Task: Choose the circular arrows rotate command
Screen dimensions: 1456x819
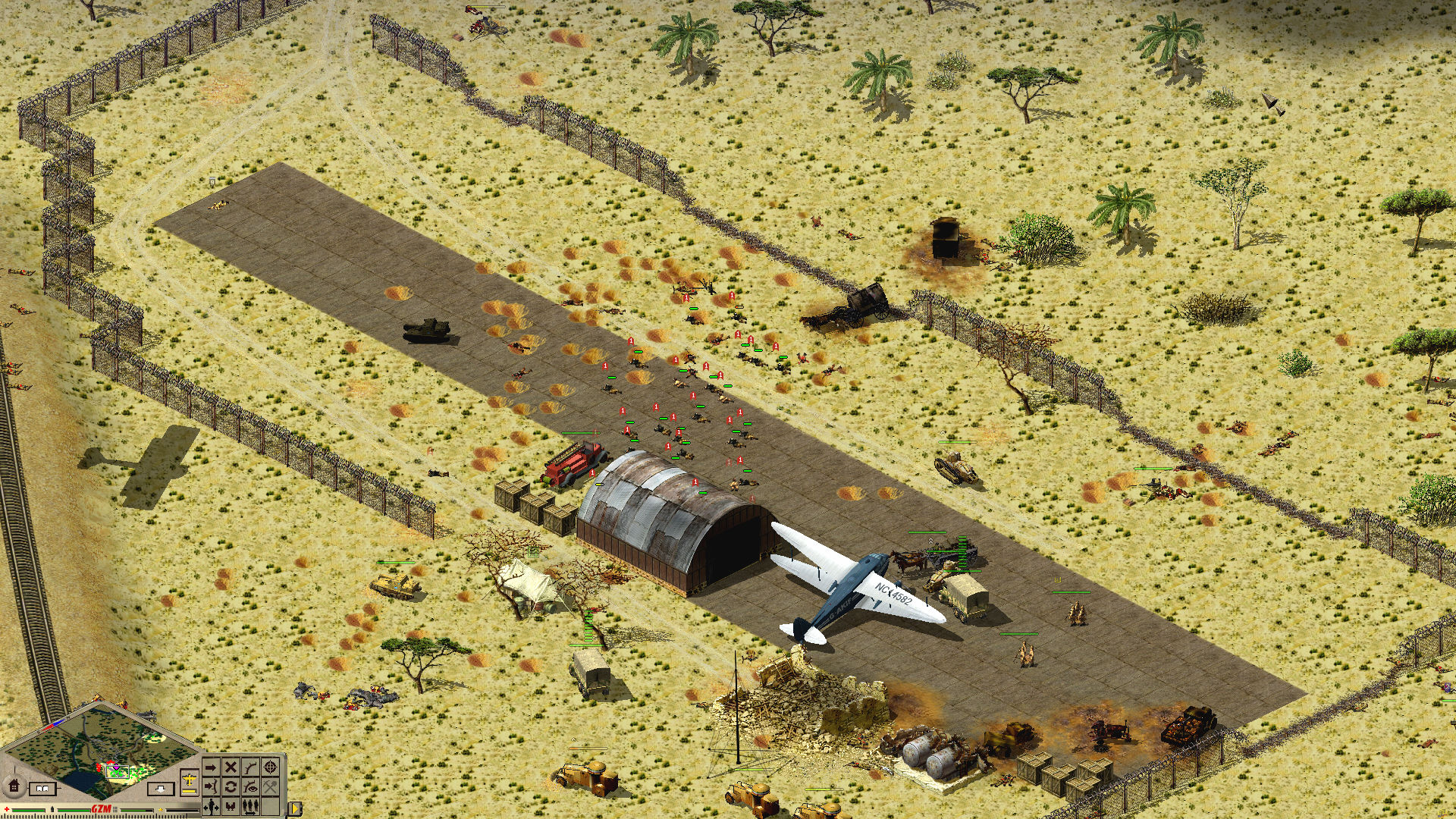Action: click(x=231, y=786)
